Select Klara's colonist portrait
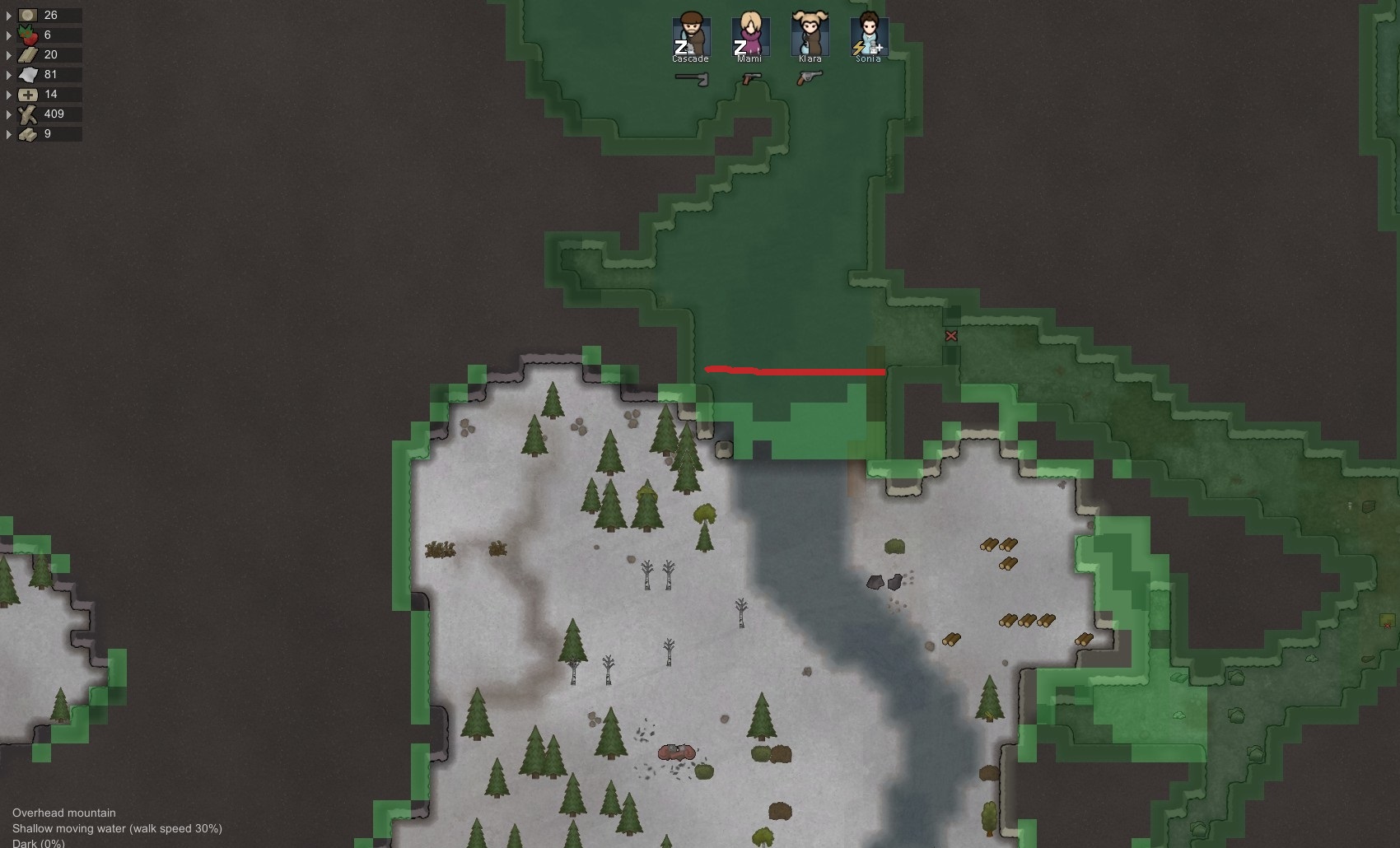The image size is (1400, 848). (x=809, y=35)
